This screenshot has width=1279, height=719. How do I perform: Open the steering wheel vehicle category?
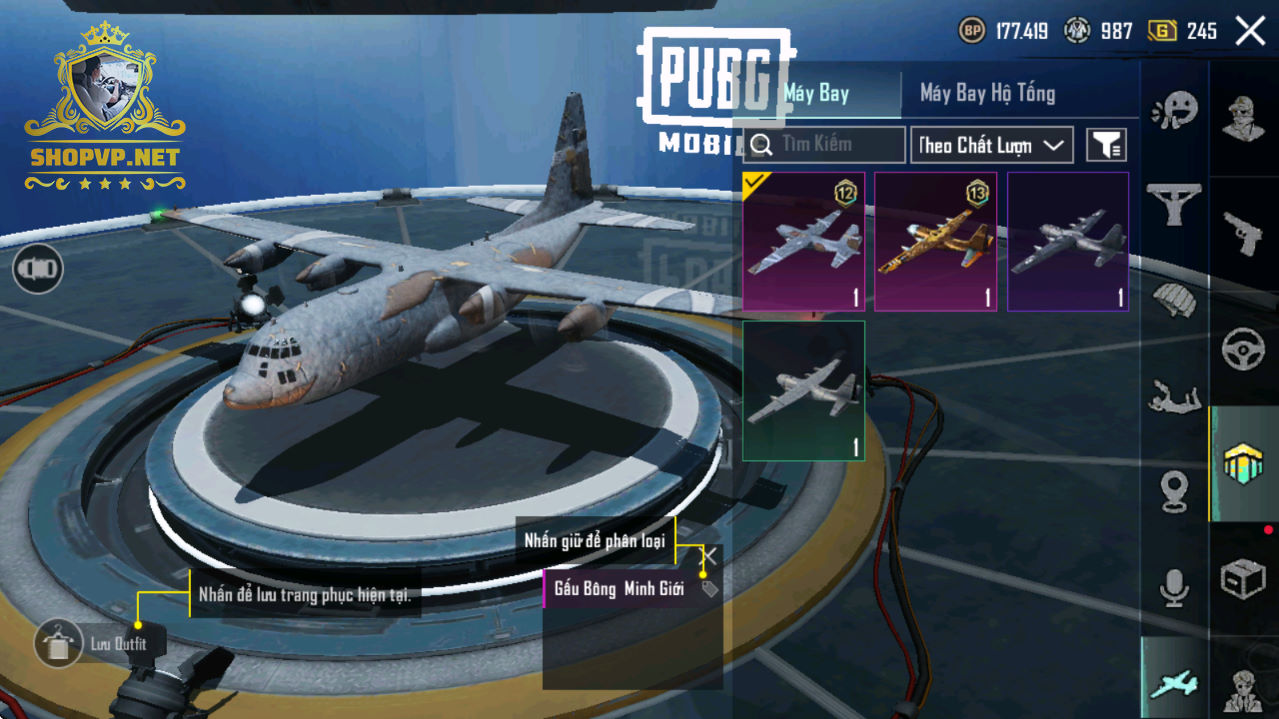pos(1243,350)
